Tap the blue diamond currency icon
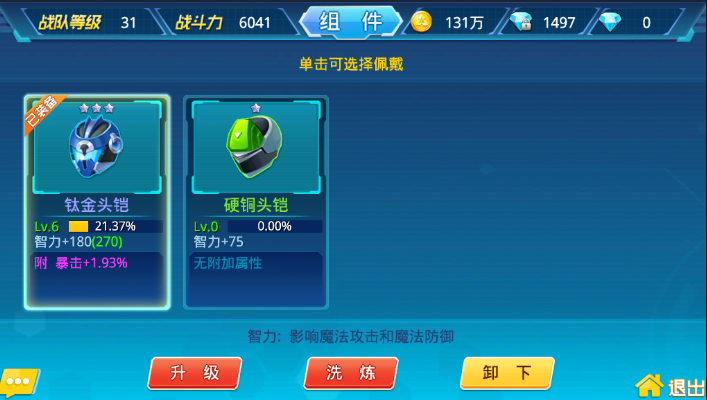The width and height of the screenshot is (707, 400). [607, 22]
